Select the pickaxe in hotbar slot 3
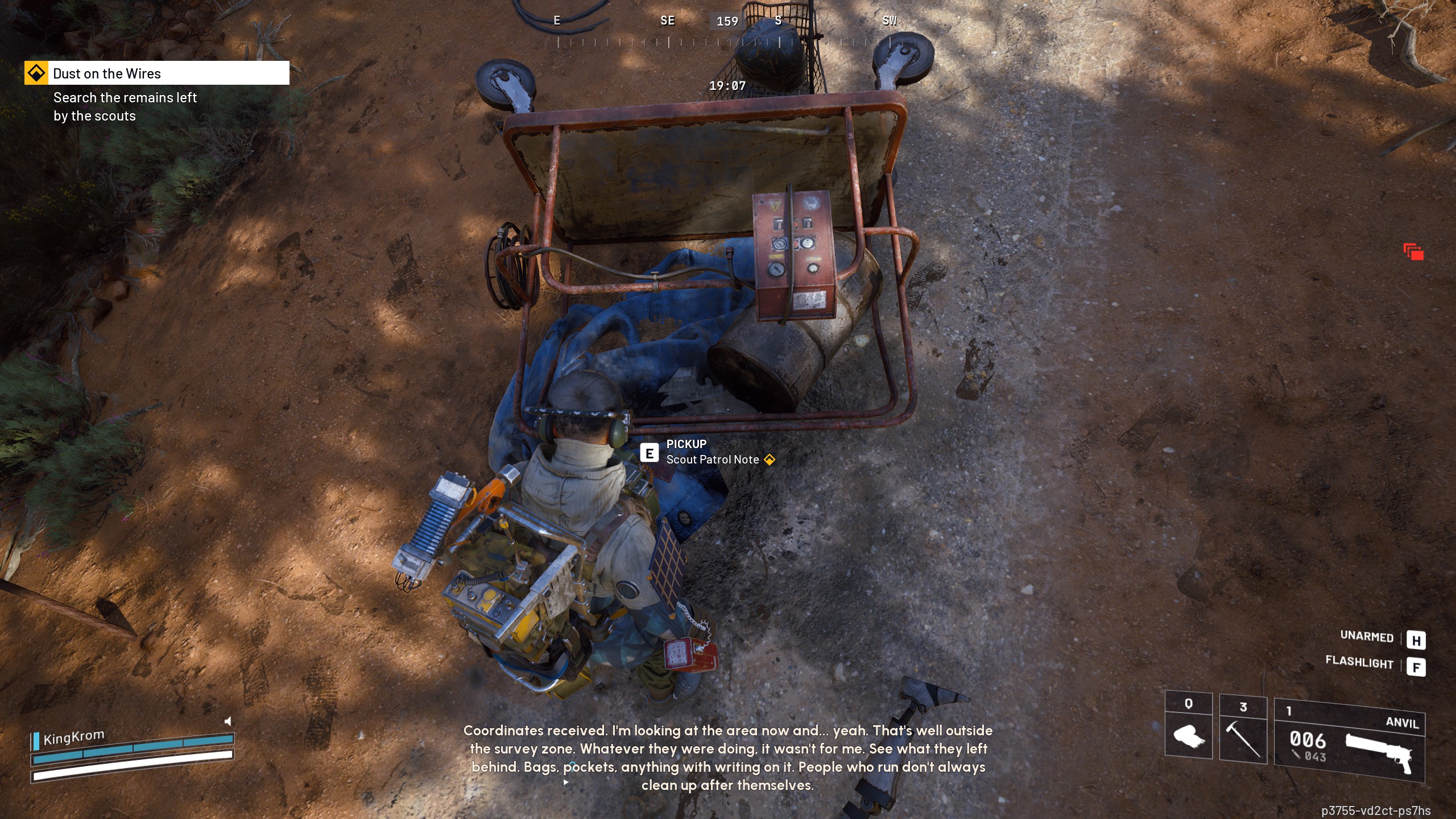 click(1243, 739)
